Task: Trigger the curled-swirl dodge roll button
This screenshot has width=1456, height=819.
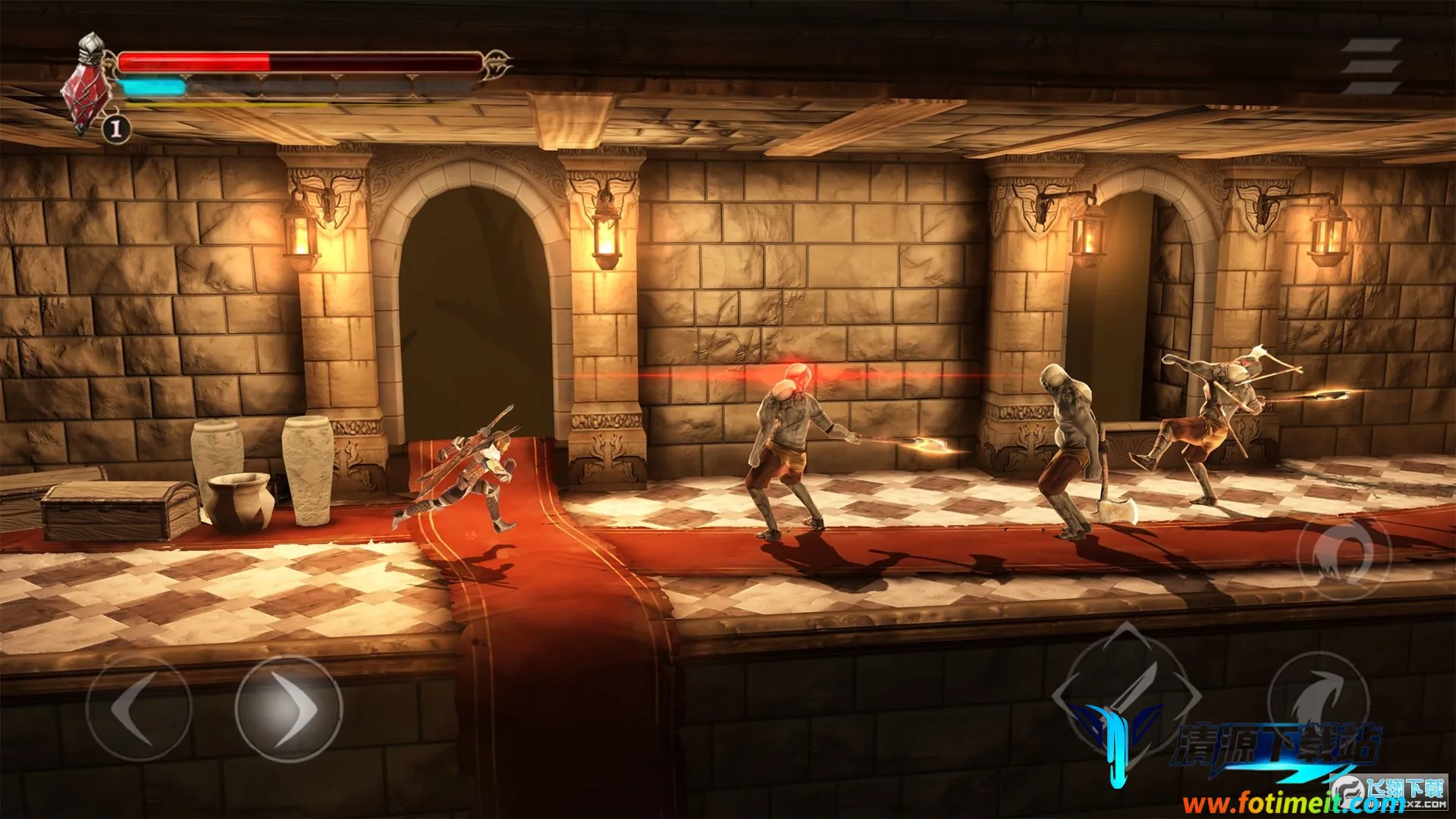Action: 1344,553
